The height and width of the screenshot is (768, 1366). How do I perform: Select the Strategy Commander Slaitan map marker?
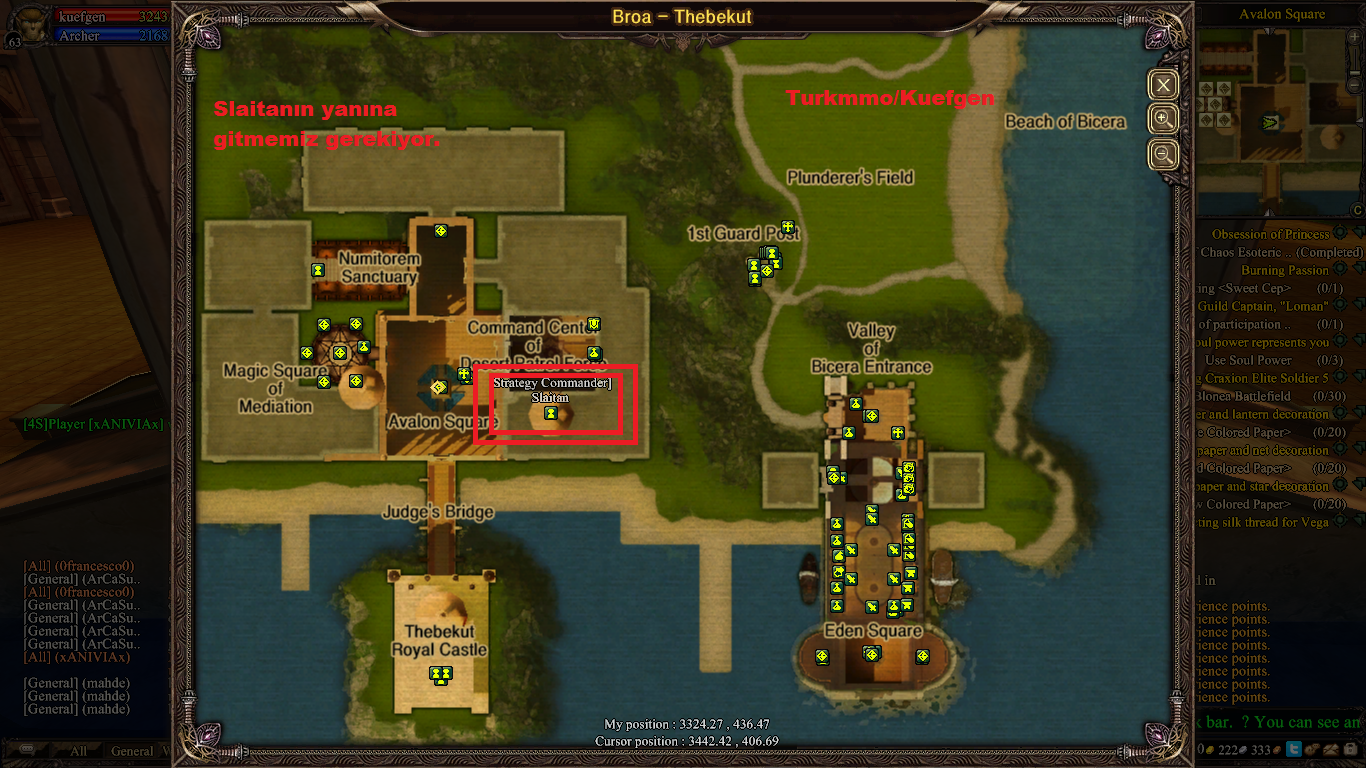pos(550,412)
